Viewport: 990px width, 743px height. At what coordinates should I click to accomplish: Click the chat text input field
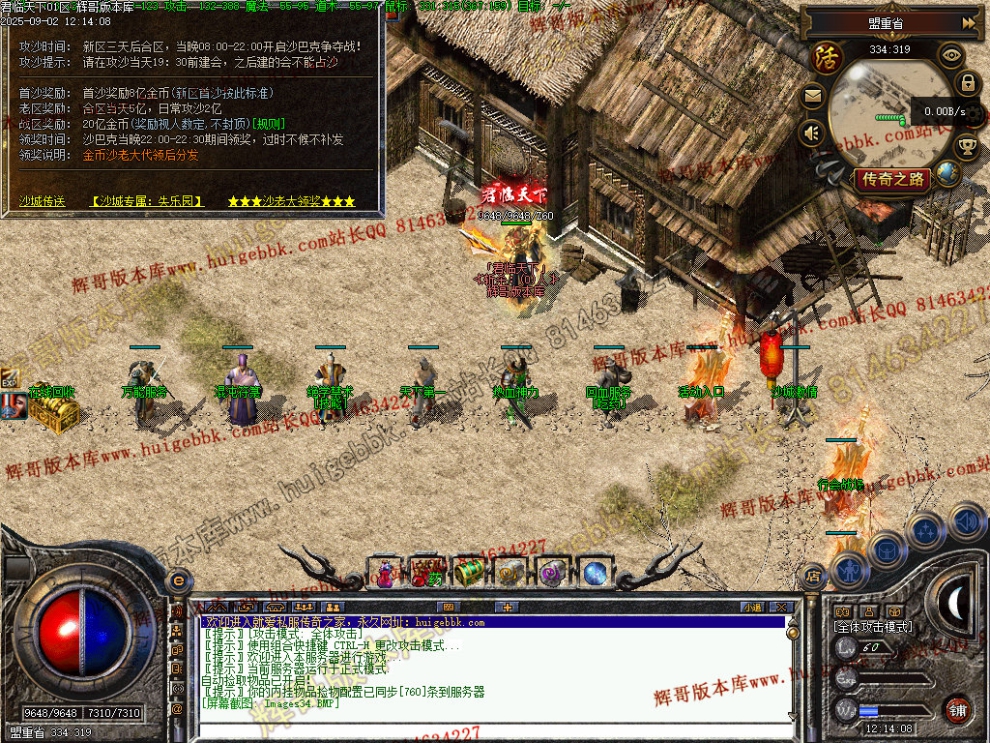490,726
